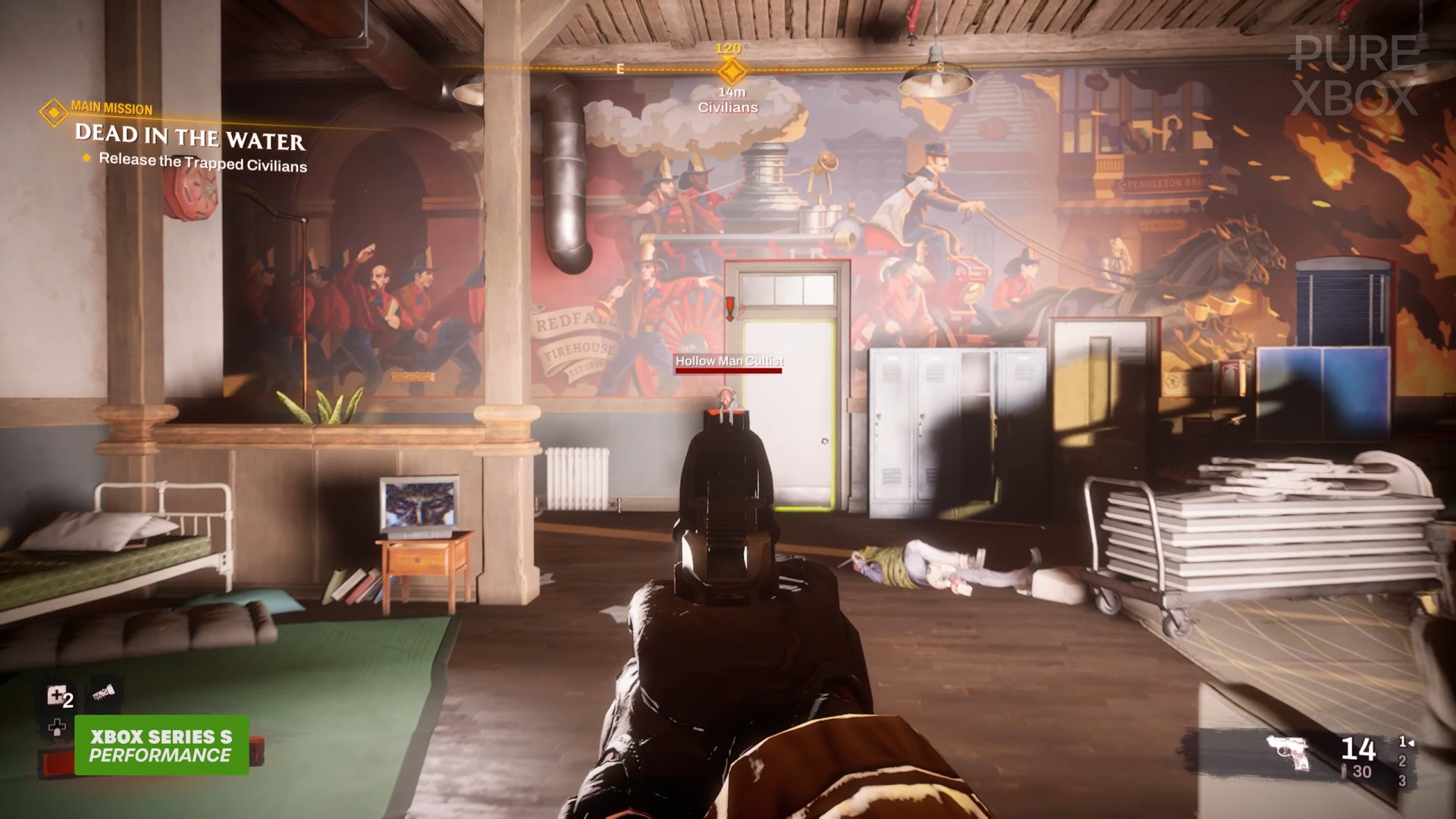Click the red health bar at bottom left
Viewport: 1456px width, 819px height.
pyautogui.click(x=56, y=761)
